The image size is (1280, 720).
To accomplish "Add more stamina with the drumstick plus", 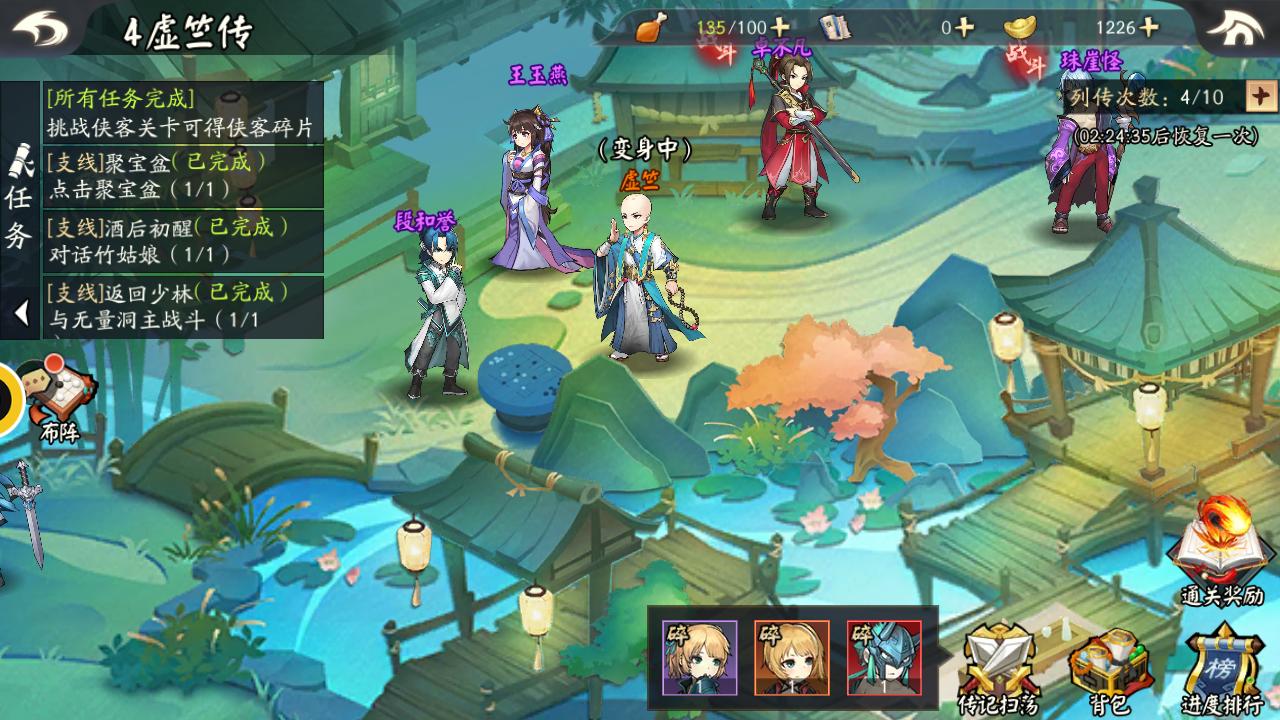I will pos(780,28).
